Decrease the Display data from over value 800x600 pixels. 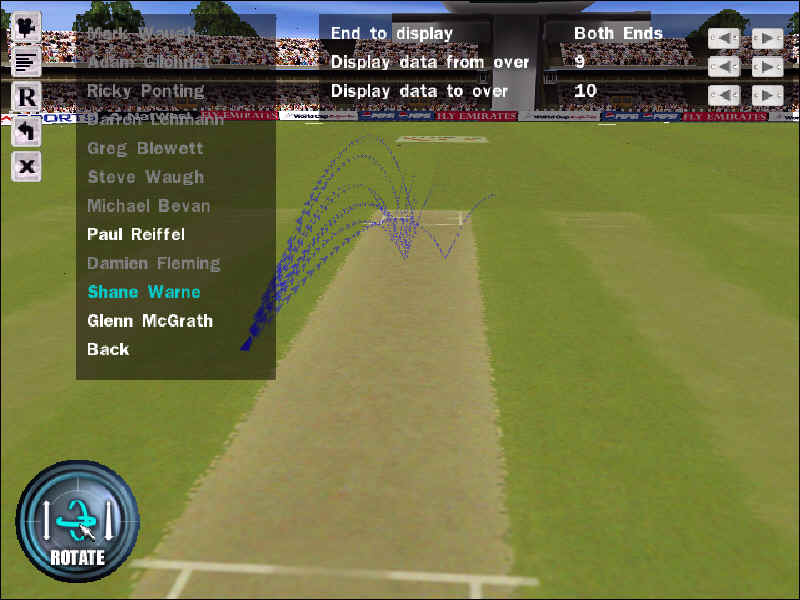coord(724,67)
